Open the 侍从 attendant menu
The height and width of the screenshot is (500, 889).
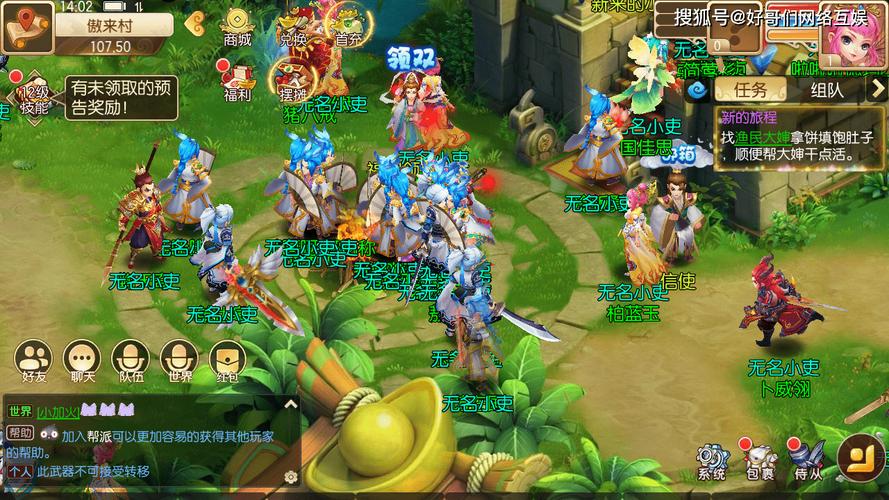point(808,461)
